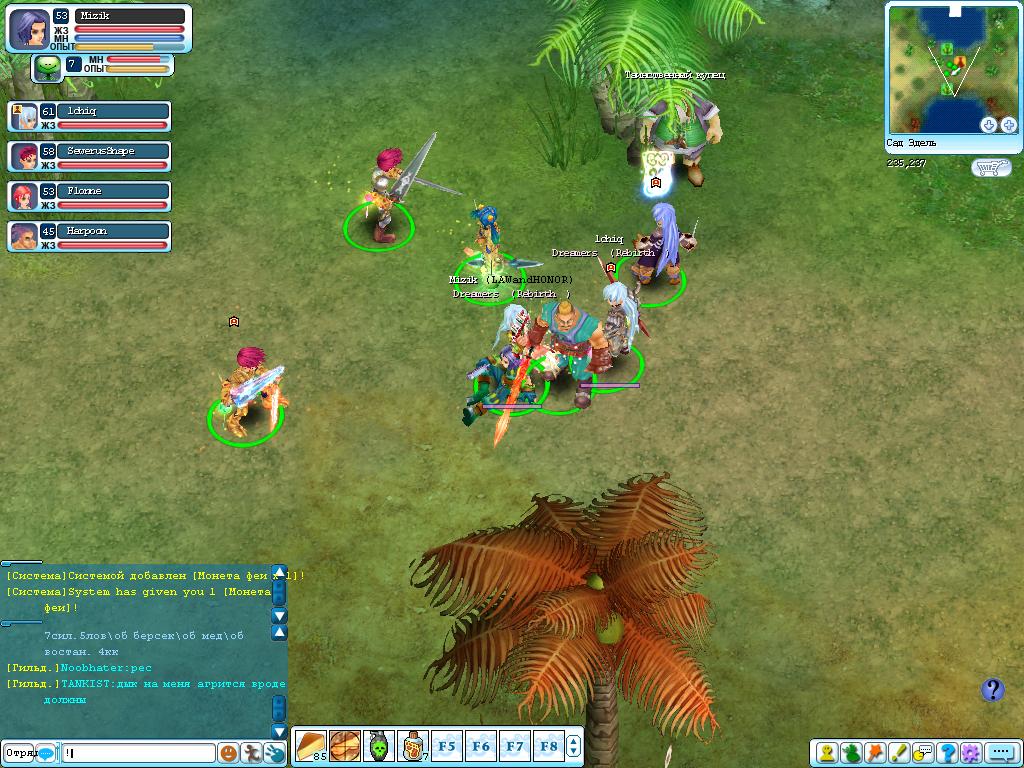Open the smiley emoticon menu
Viewport: 1024px width, 768px height.
[228, 753]
